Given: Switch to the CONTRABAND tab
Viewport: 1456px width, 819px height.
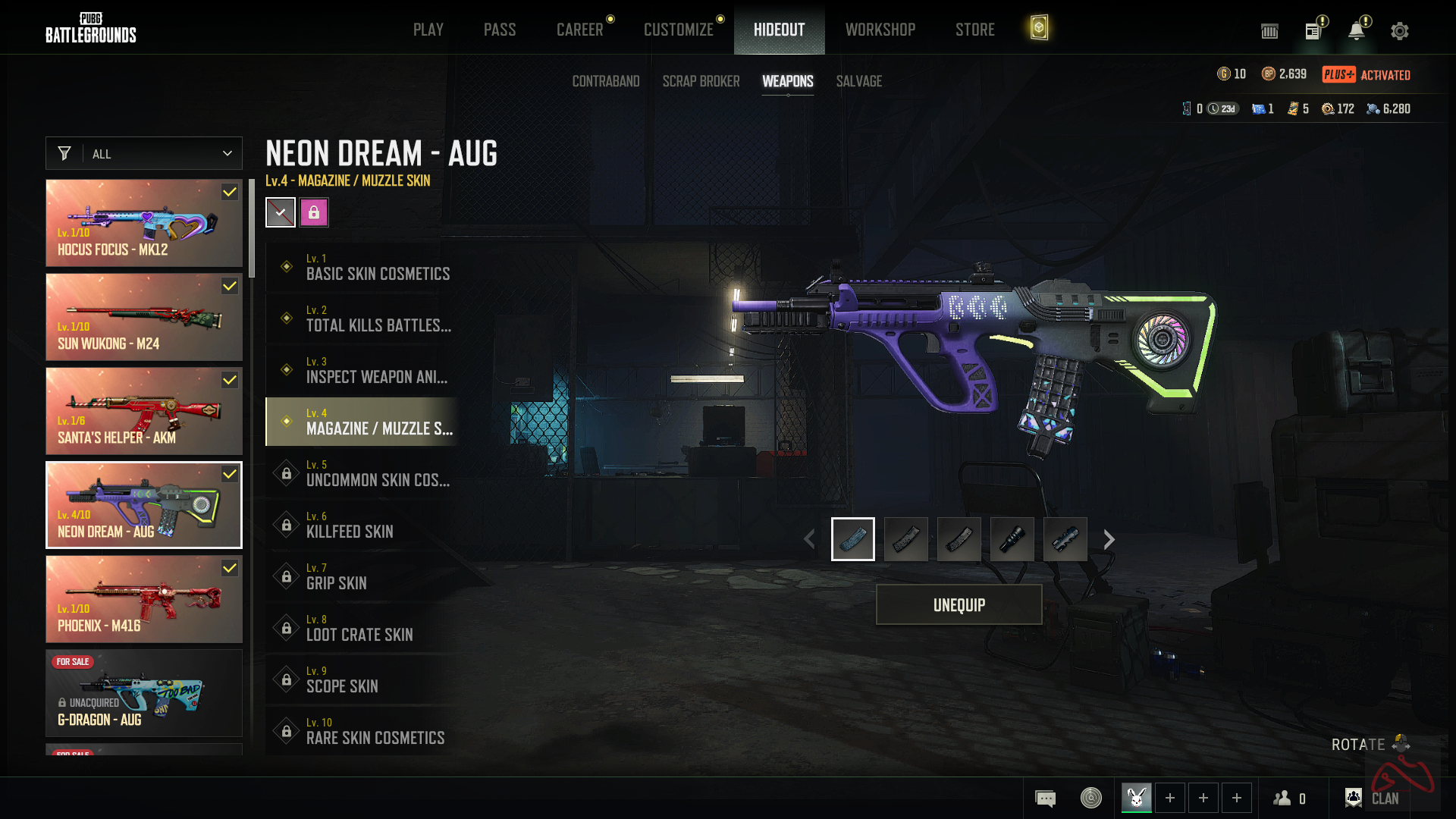Looking at the screenshot, I should (605, 81).
